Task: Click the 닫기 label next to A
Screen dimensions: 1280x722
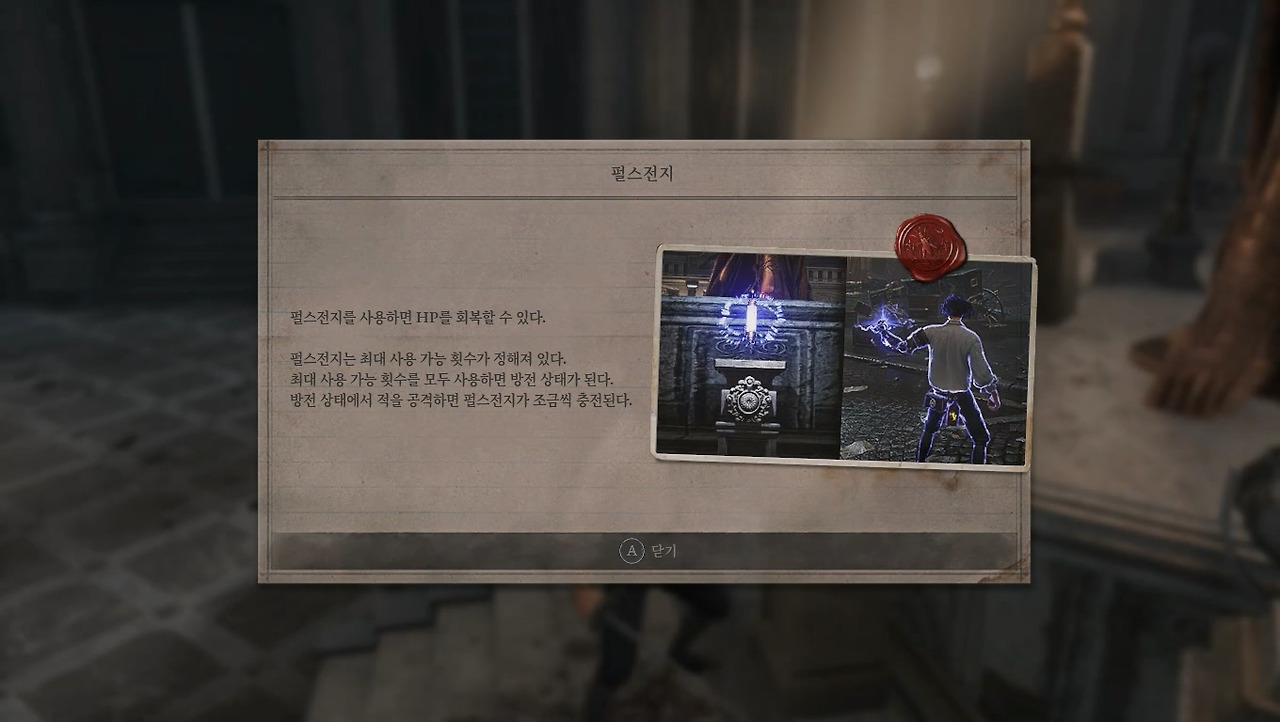Action: 662,549
